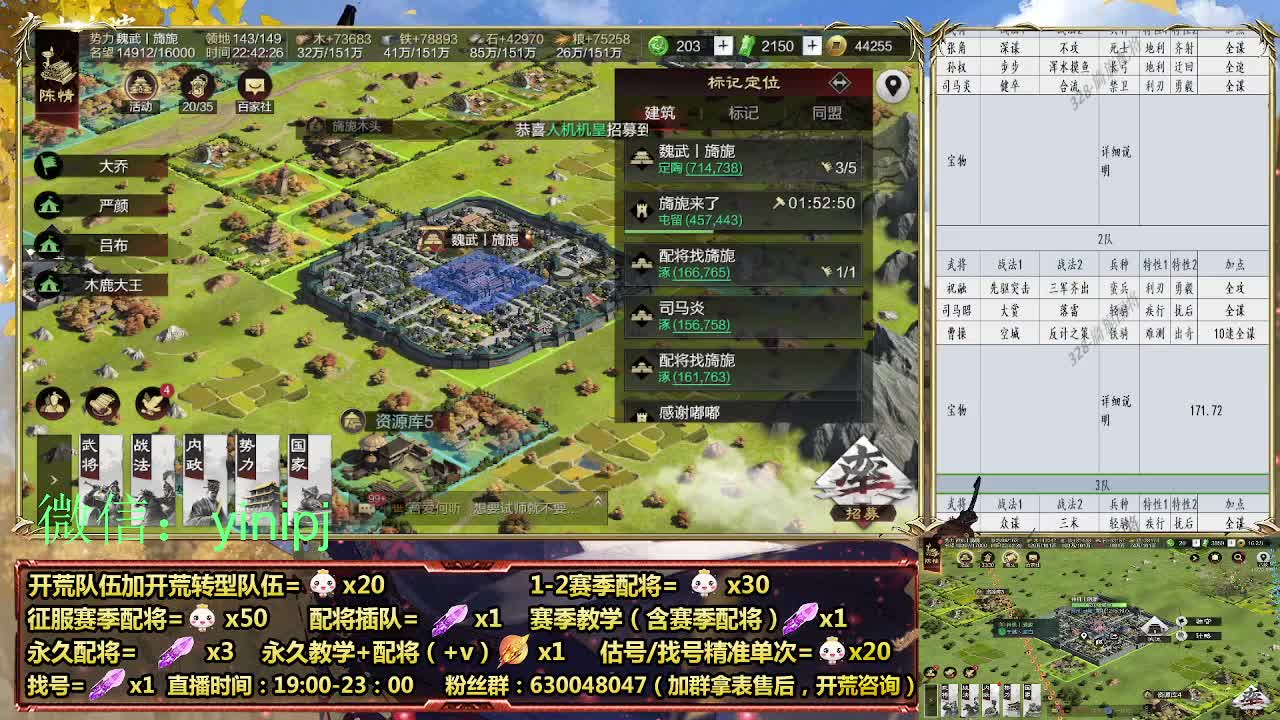The image size is (1280, 720).
Task: Switch to the 同盟 alliance tab
Action: [827, 115]
